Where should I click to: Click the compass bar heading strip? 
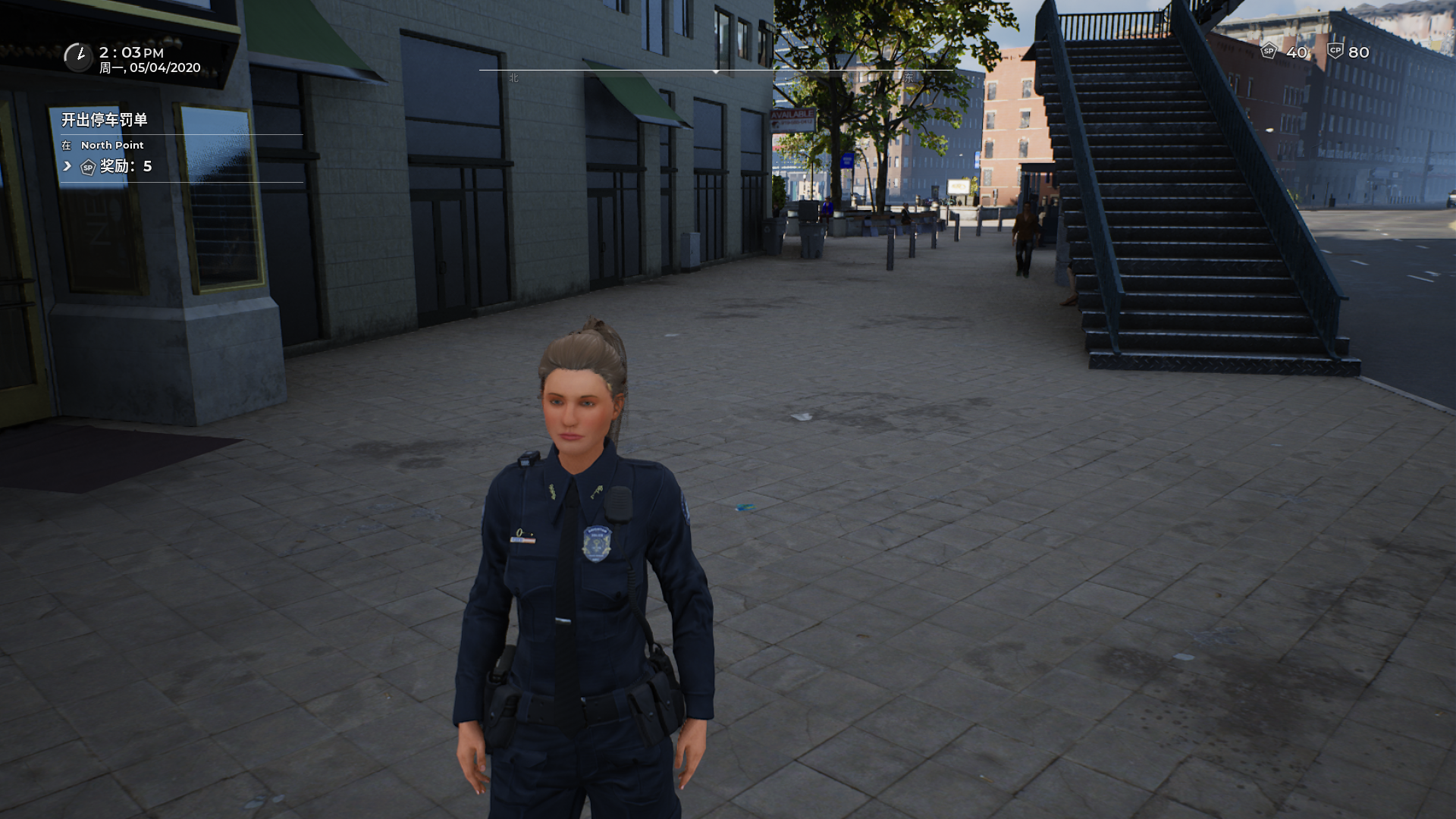point(716,71)
